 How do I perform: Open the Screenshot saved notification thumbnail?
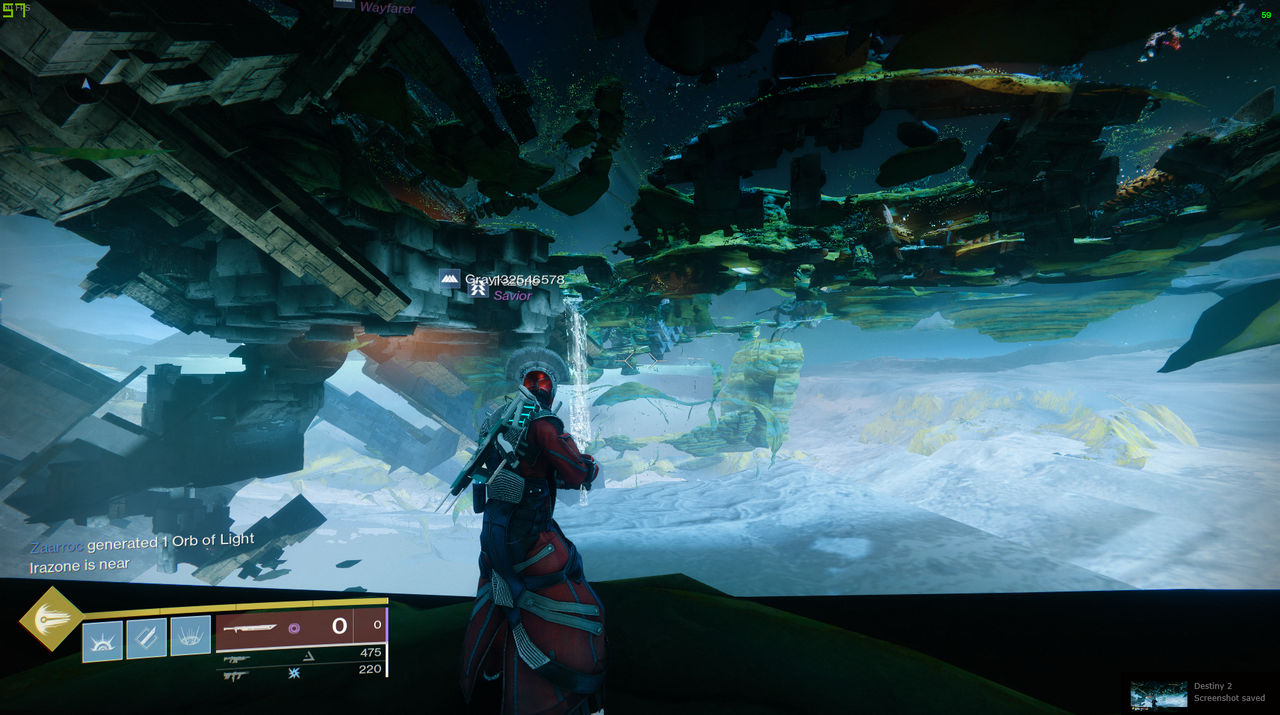tap(1158, 695)
